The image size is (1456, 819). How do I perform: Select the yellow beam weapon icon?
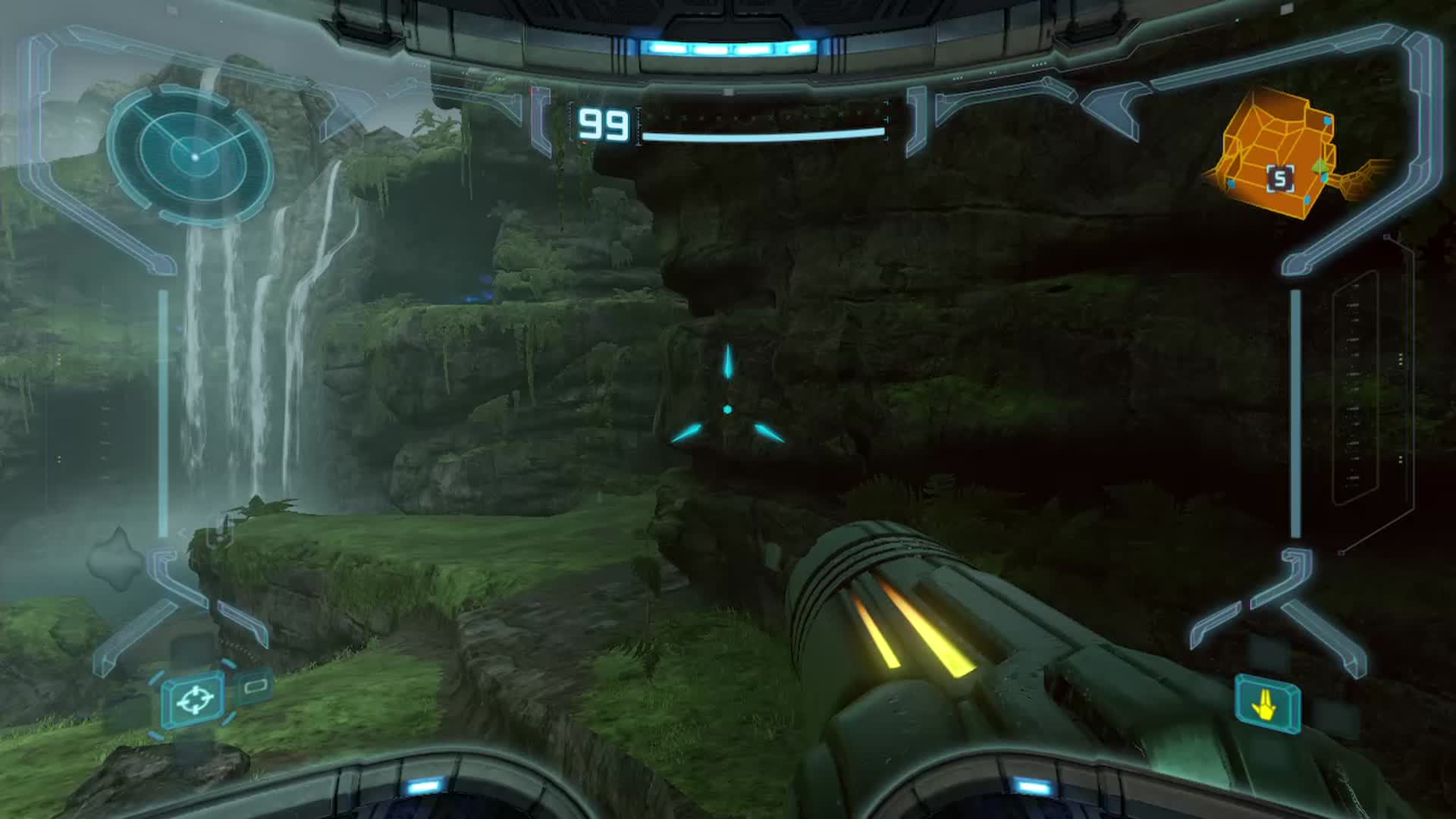pos(1267,706)
